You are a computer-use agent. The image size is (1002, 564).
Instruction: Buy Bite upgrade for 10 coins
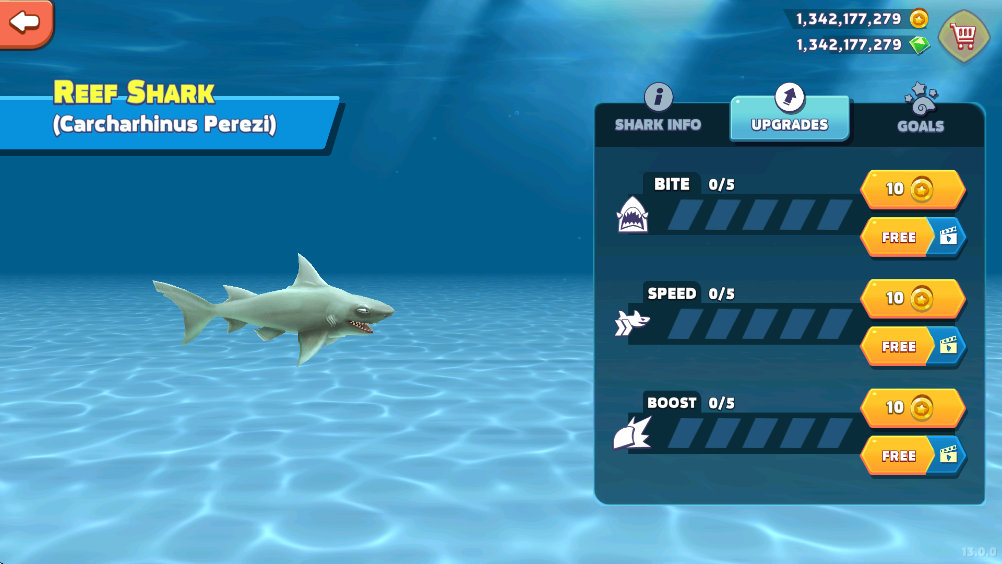click(912, 189)
